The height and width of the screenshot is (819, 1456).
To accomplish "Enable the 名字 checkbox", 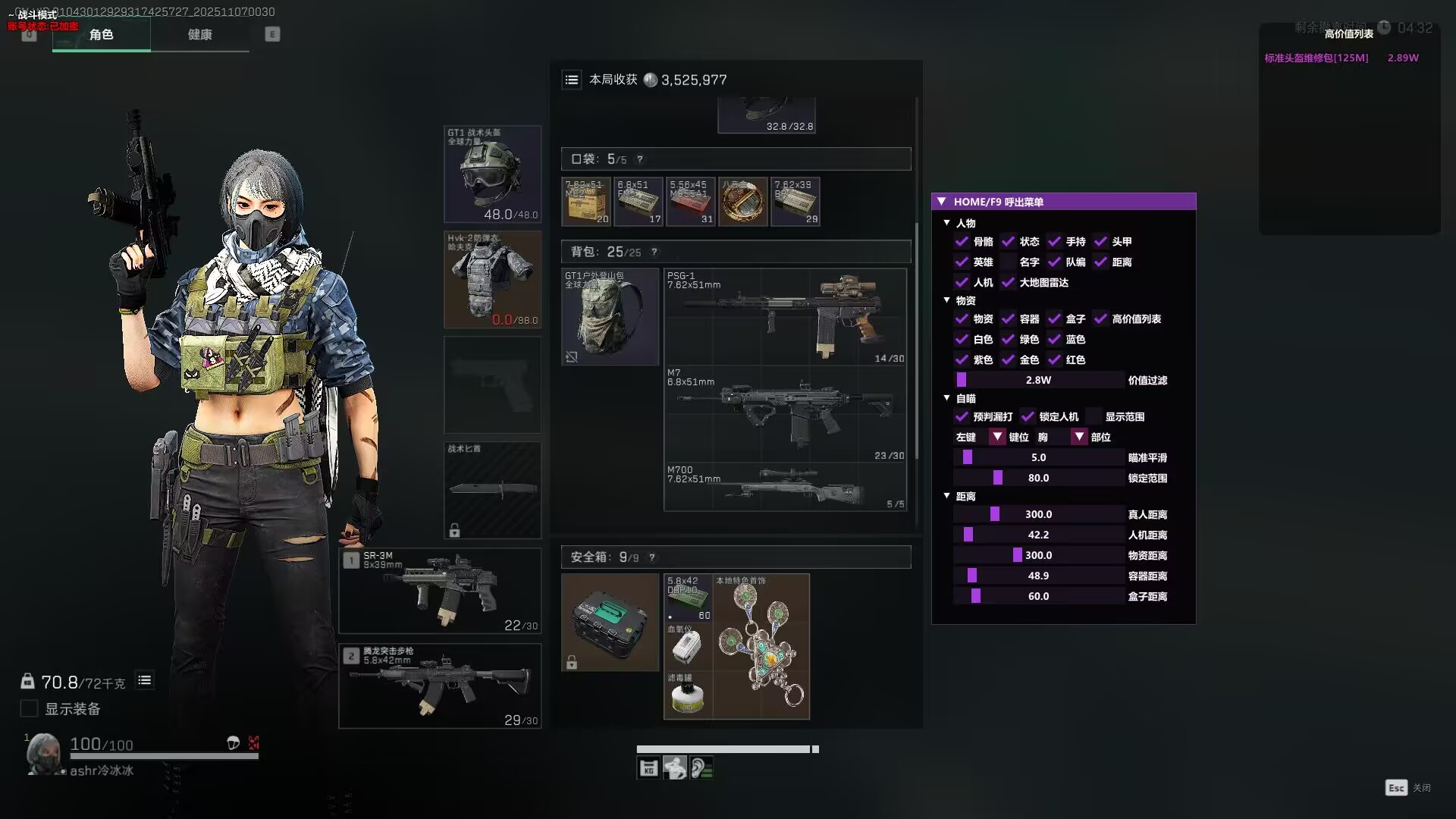I will (1008, 262).
